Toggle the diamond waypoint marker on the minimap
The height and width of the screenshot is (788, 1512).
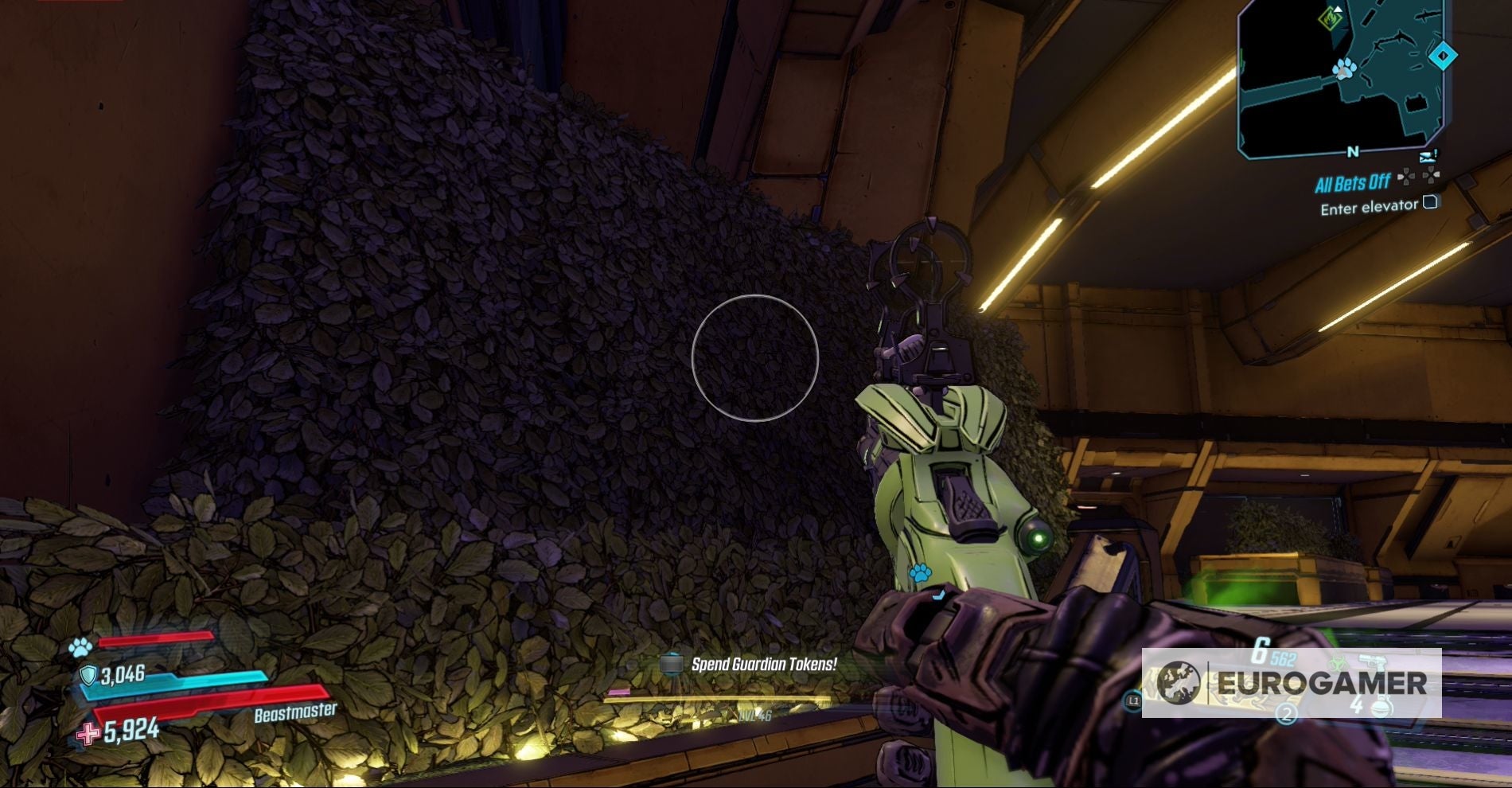pos(1443,55)
